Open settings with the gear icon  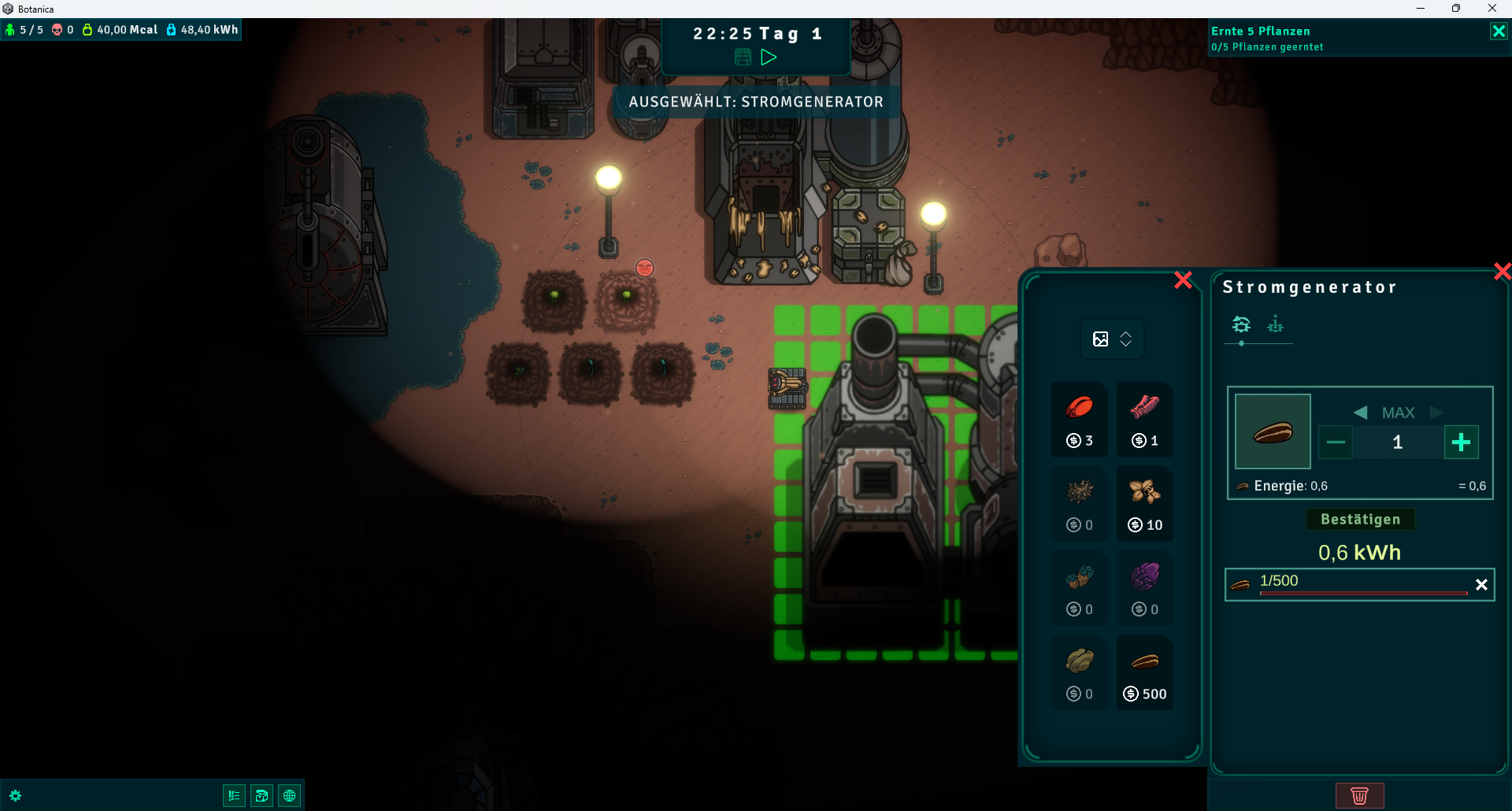16,796
